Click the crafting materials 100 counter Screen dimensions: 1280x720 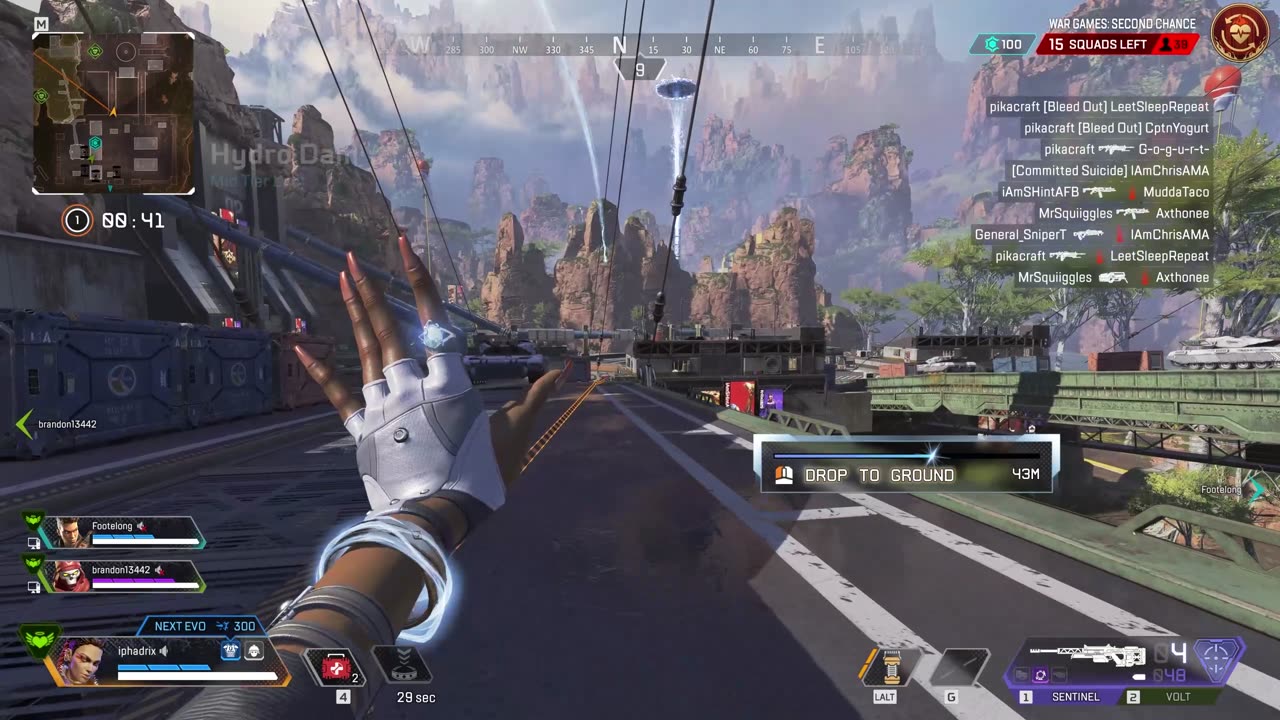tap(1003, 45)
